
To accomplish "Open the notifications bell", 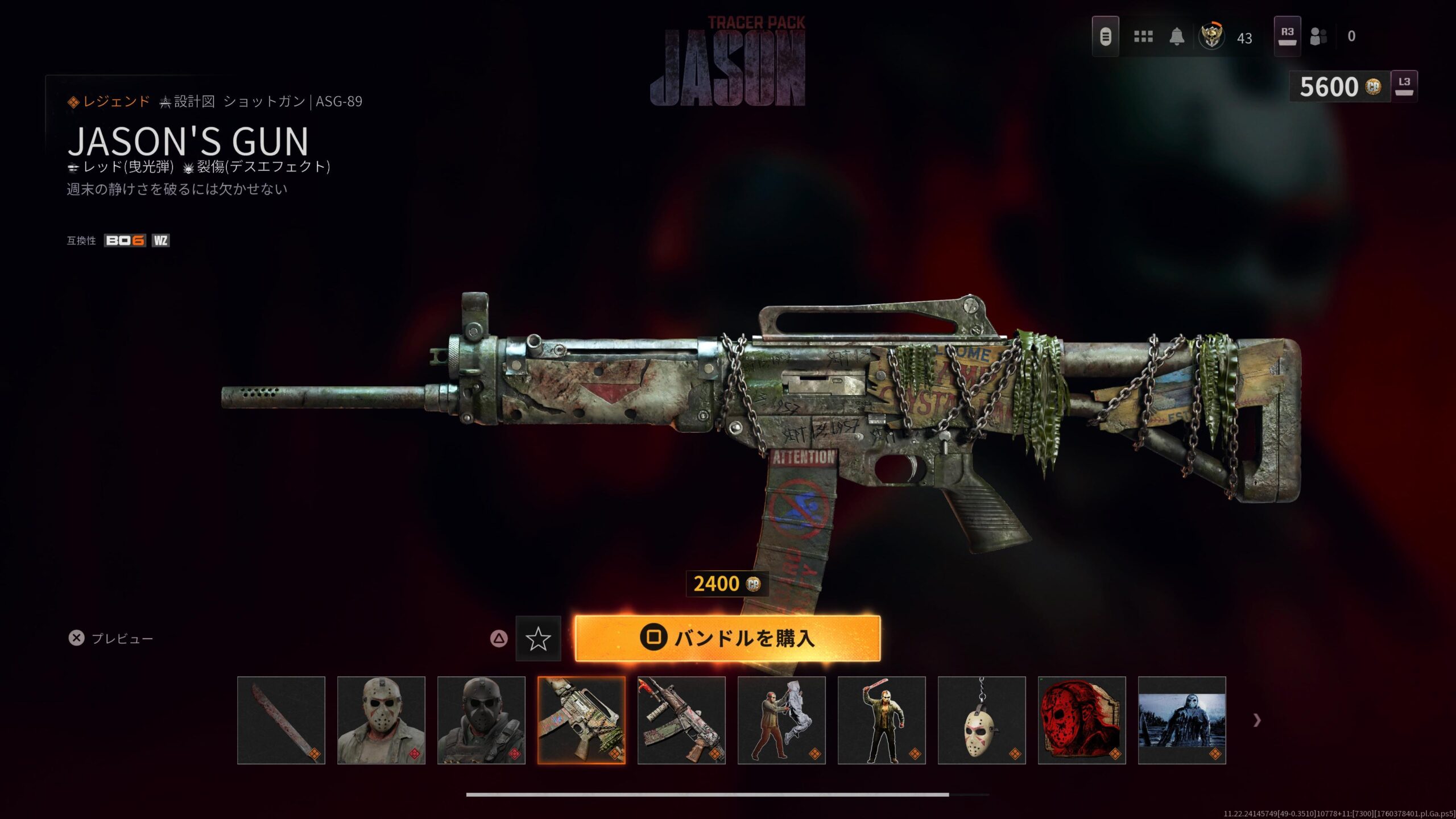I will (x=1177, y=37).
